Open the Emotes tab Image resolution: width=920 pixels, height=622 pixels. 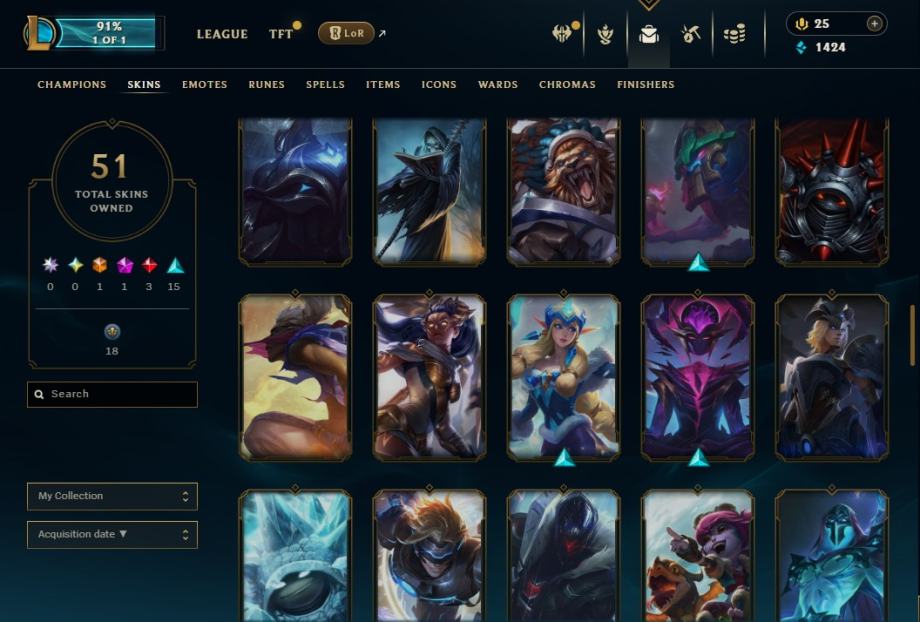pos(204,85)
